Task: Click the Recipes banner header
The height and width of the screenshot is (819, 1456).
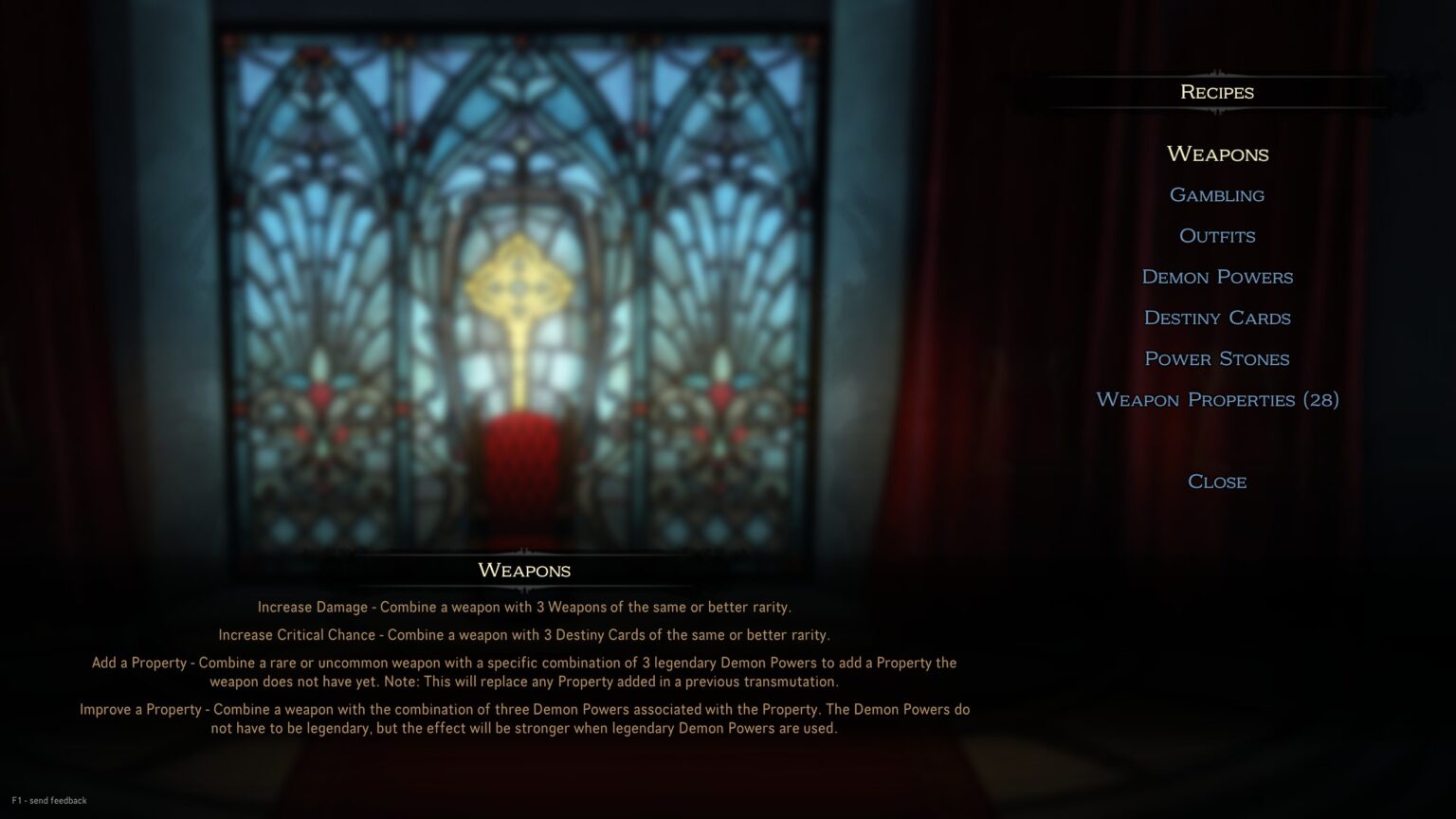Action: point(1217,92)
